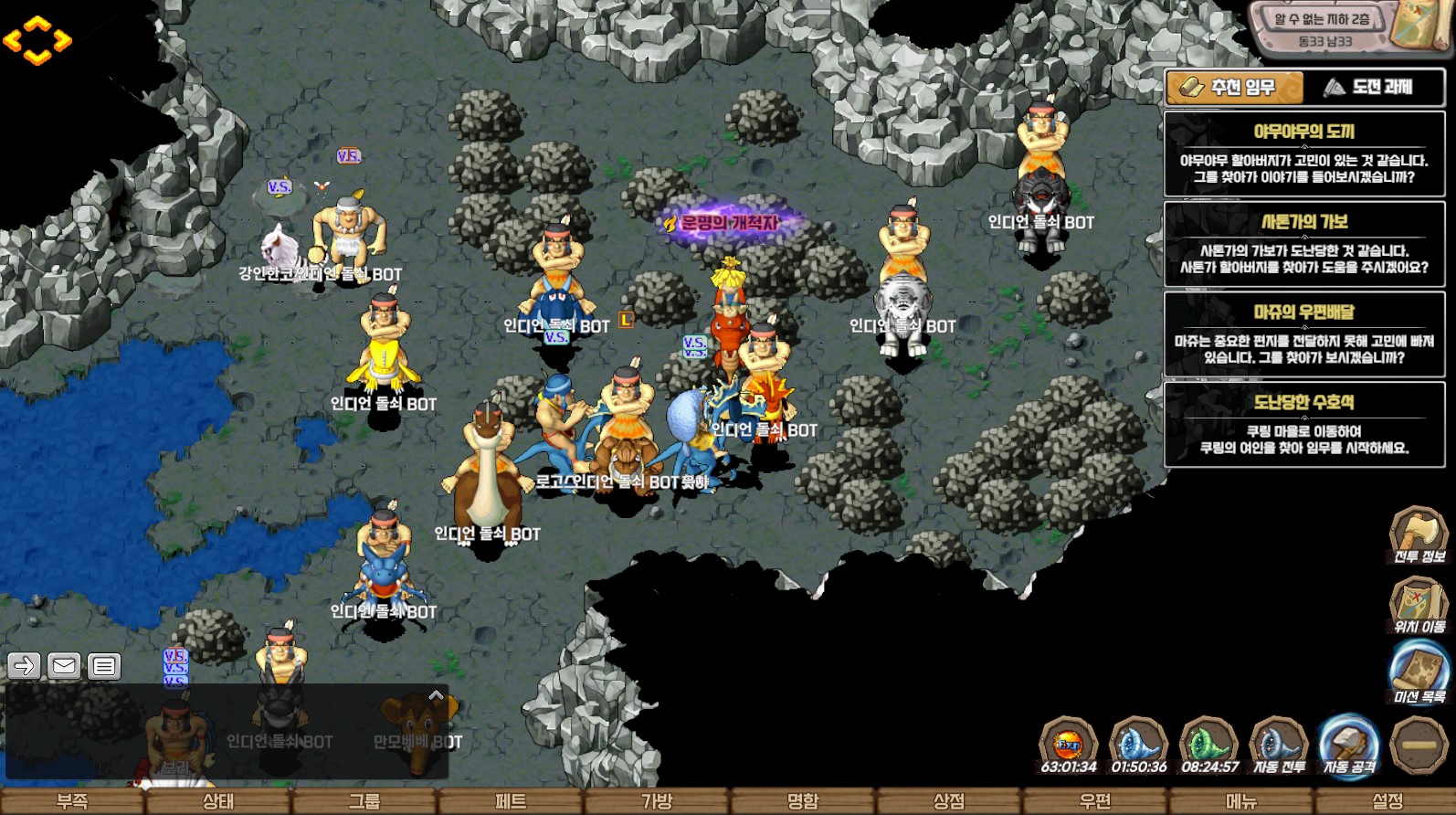
Task: Open 위치 이동 map icon
Action: [1419, 605]
